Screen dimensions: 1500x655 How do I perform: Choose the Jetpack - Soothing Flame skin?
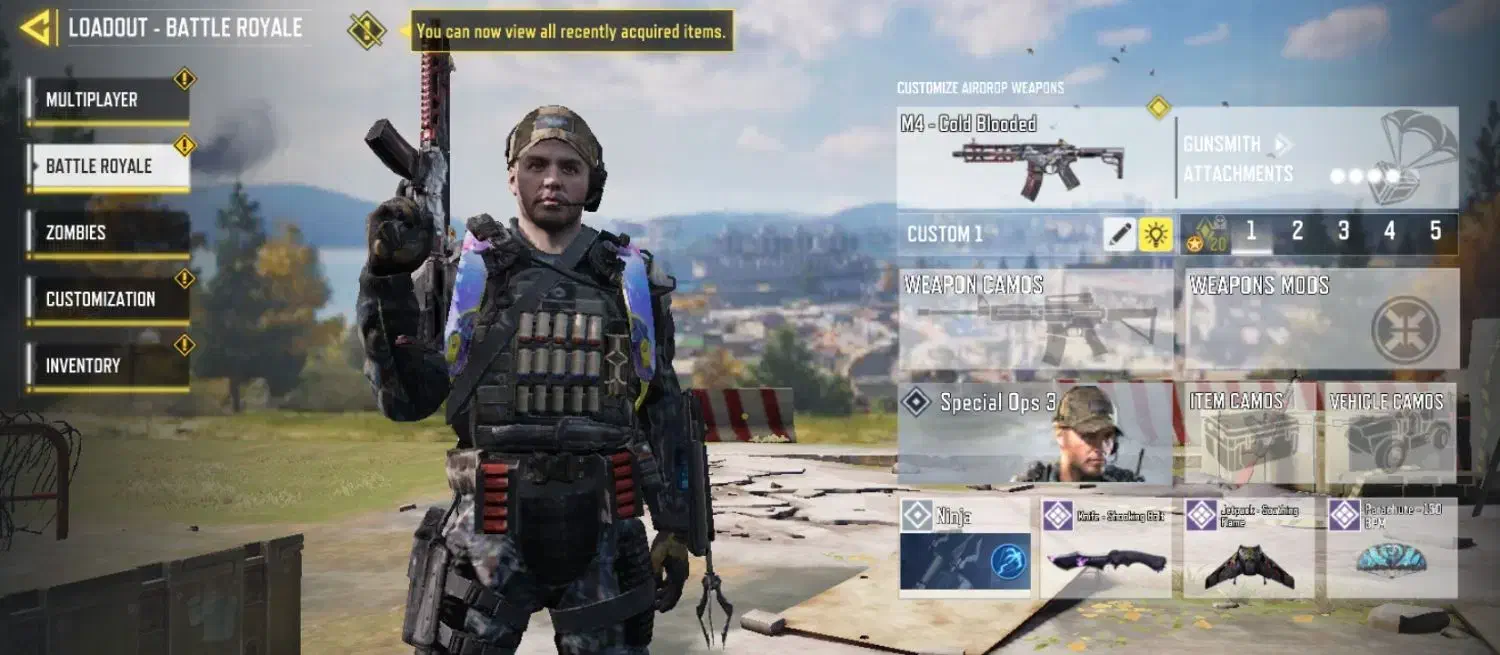[x=1249, y=548]
